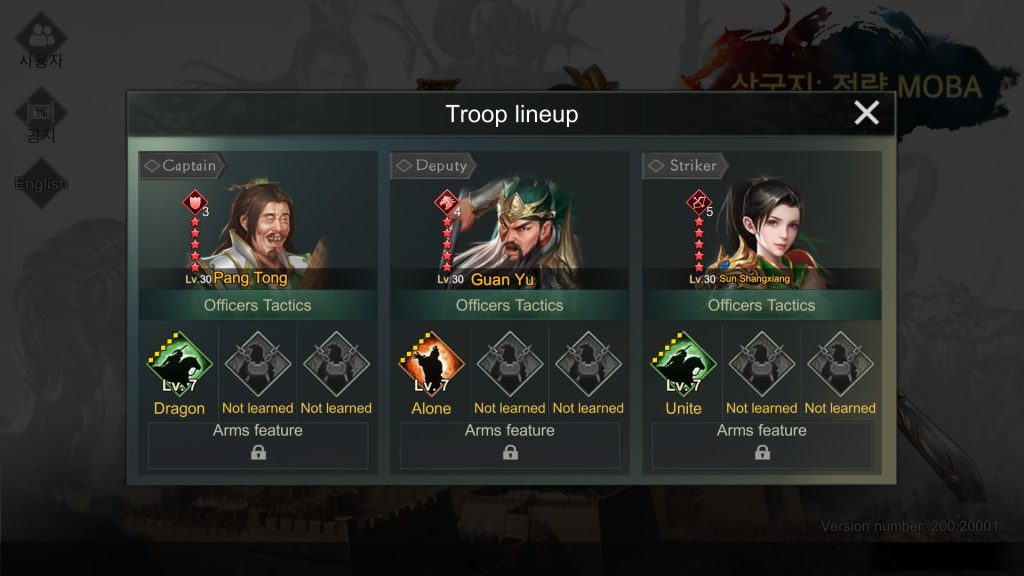
Task: Open the Unite tactic icon
Action: pyautogui.click(x=683, y=365)
